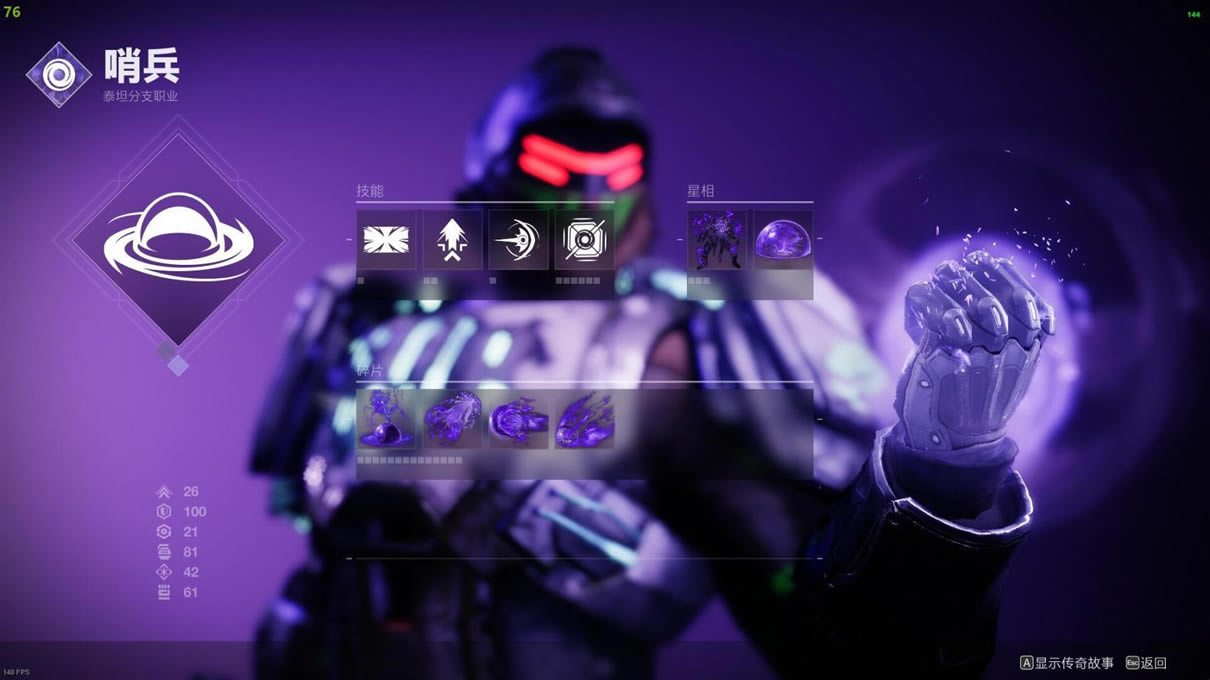
Task: Select the fourth fragment with flaming comet
Action: pyautogui.click(x=584, y=420)
